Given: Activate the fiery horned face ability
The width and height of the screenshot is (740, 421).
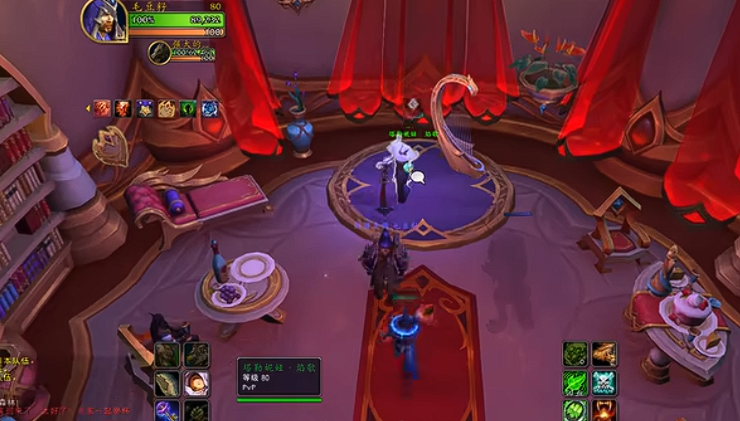Looking at the screenshot, I should 604,410.
